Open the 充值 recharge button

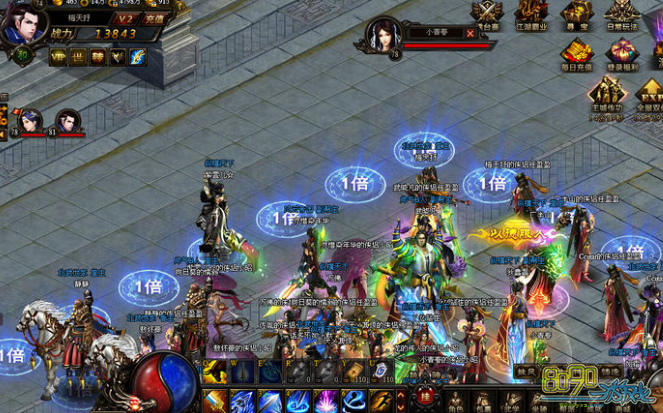(x=154, y=18)
